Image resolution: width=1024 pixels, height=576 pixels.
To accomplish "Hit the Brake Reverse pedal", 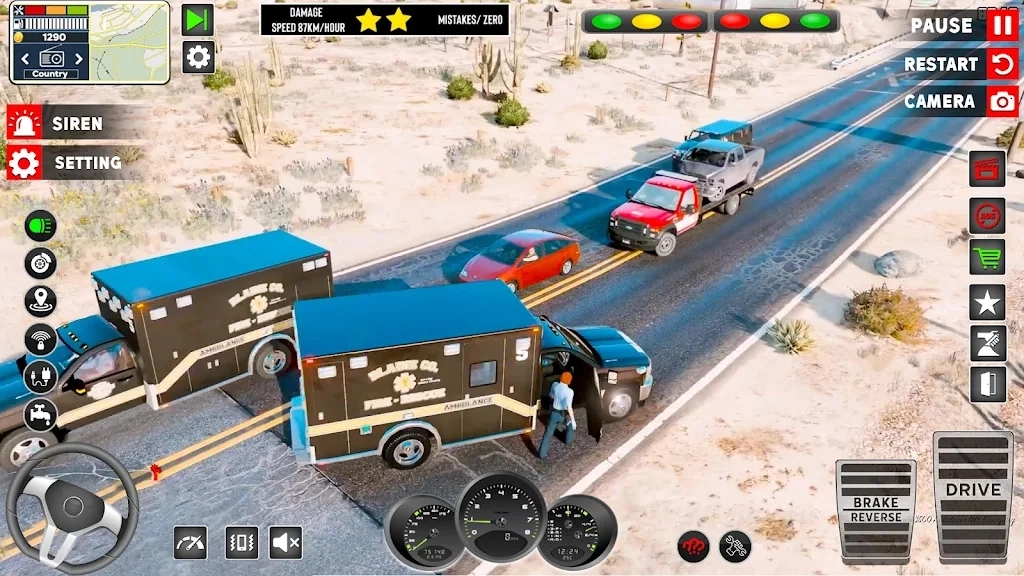I will (x=875, y=510).
